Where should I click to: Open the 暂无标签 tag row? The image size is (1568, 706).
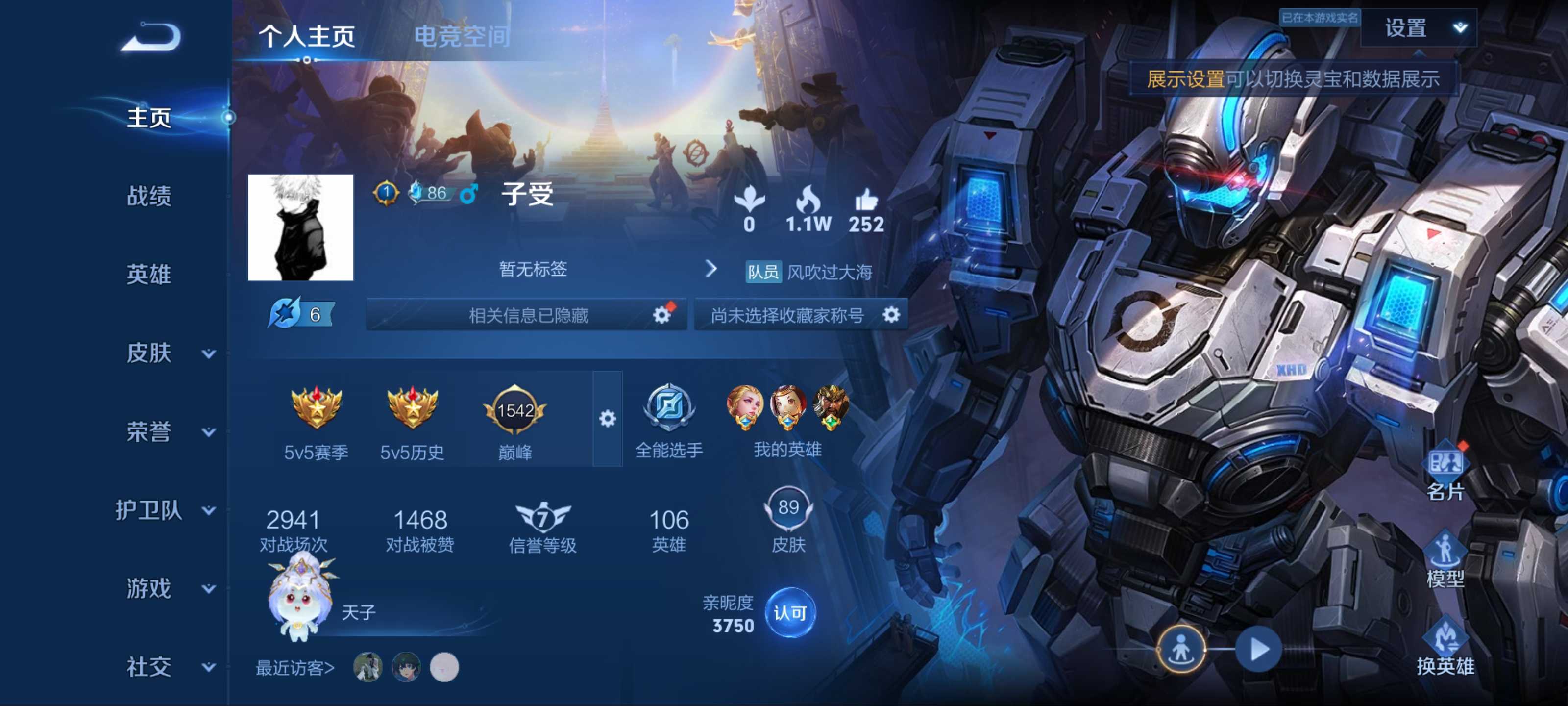(606, 269)
